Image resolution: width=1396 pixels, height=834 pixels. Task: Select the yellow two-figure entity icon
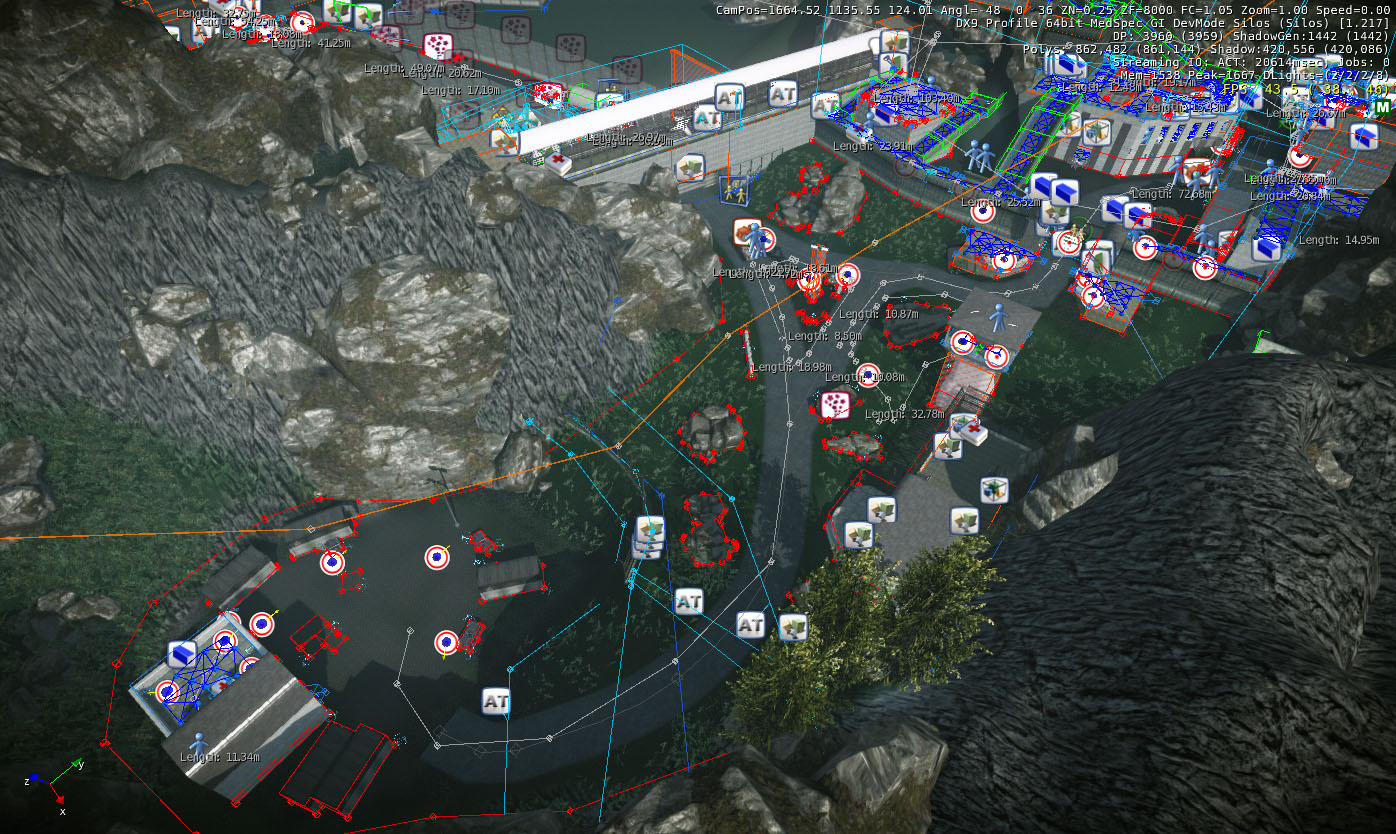tap(734, 189)
